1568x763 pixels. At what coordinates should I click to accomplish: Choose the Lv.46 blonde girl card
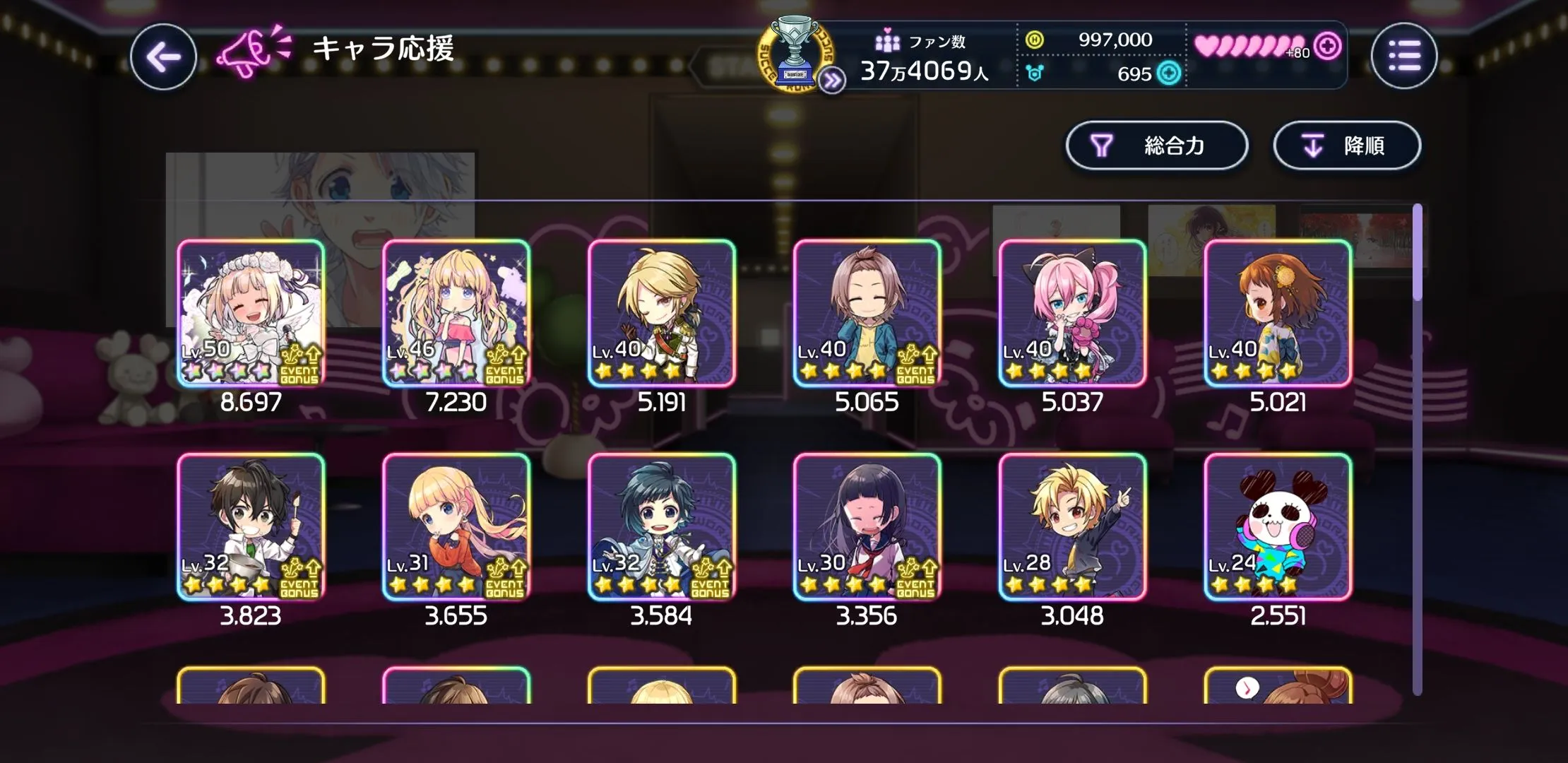point(456,313)
